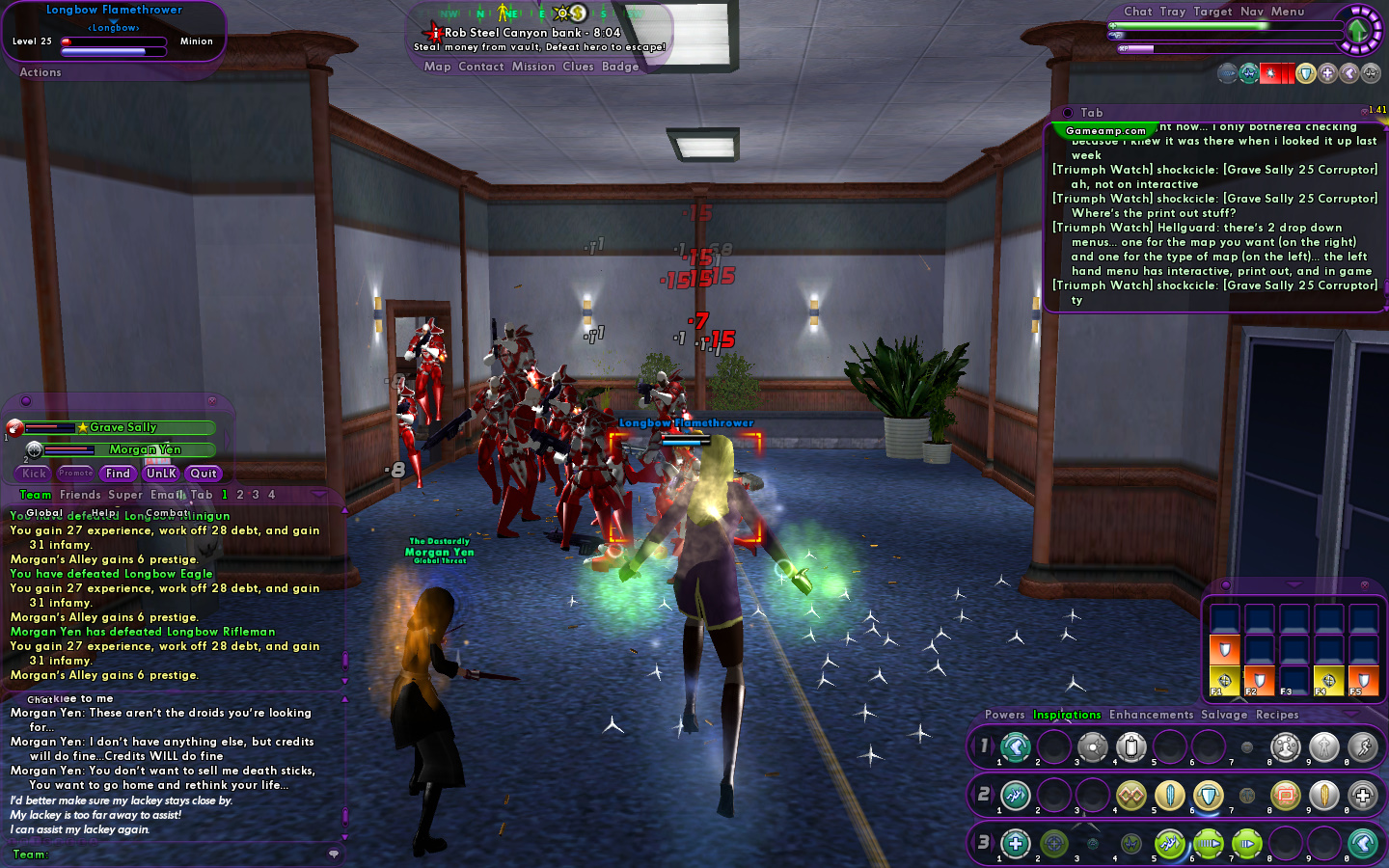The image size is (1389, 868).
Task: Open the Enhancements tab
Action: (x=1151, y=715)
